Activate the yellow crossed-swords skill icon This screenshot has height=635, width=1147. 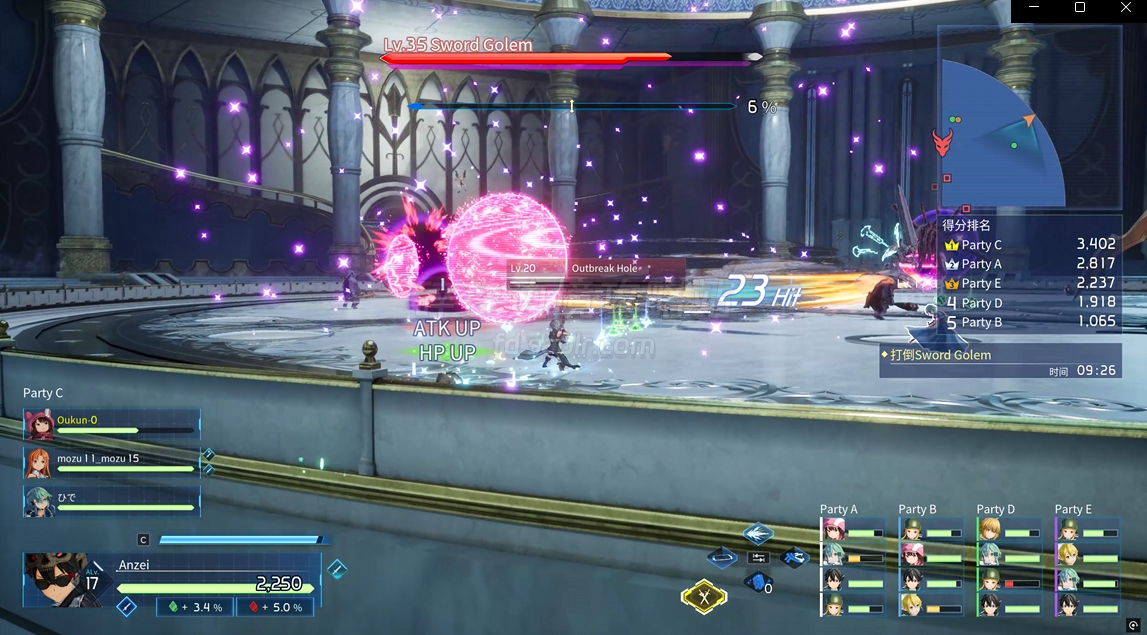[704, 597]
